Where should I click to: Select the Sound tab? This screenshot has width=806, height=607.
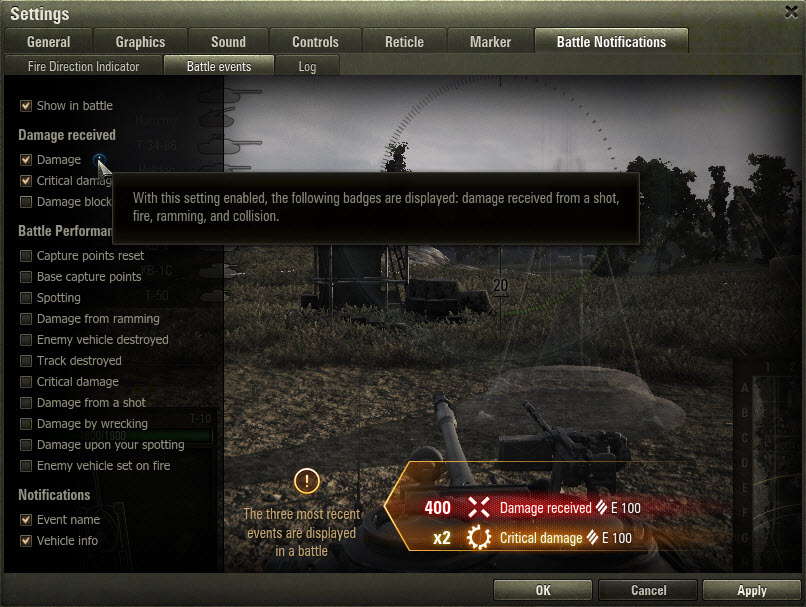point(228,42)
